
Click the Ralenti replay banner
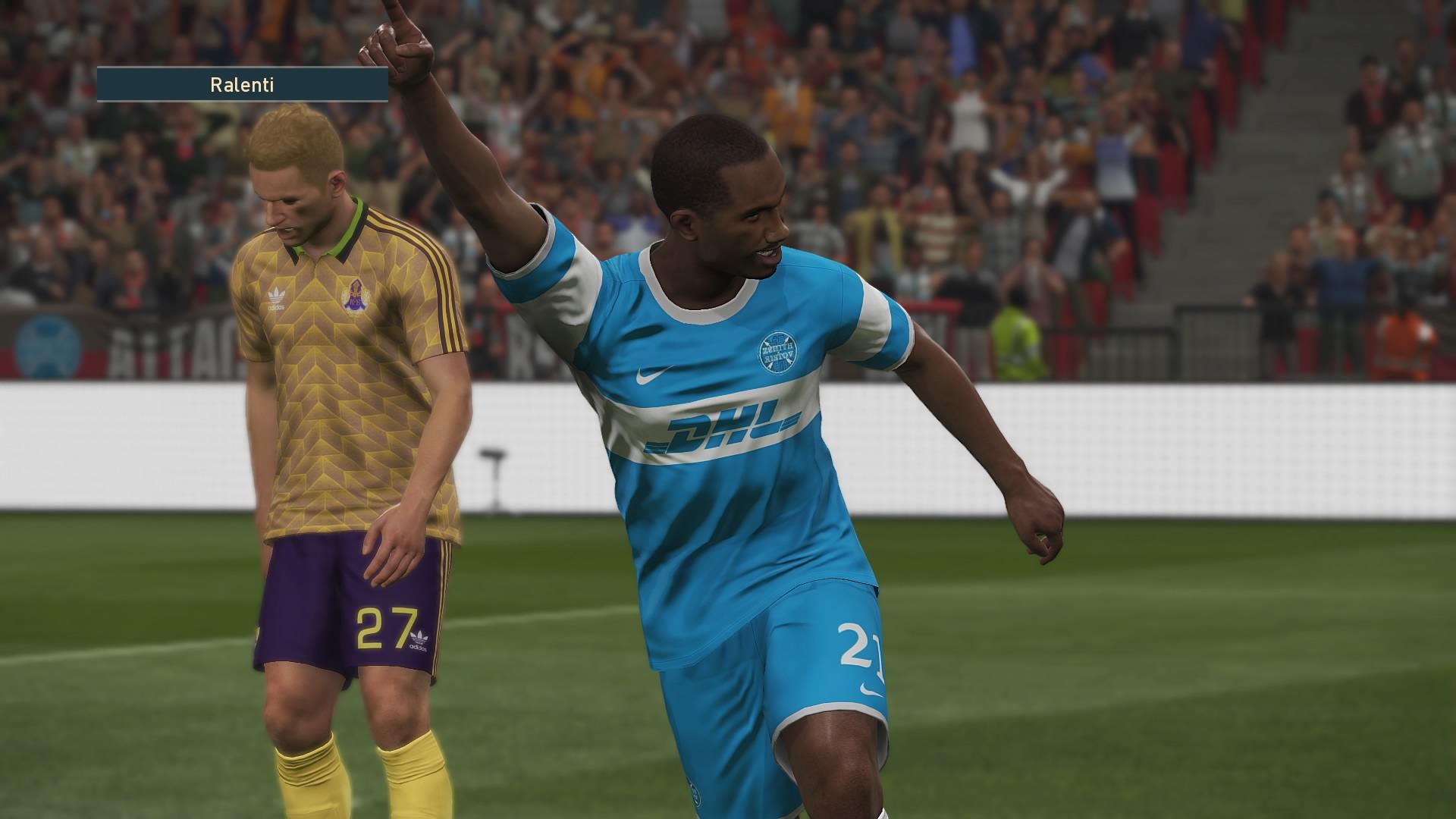(x=242, y=85)
